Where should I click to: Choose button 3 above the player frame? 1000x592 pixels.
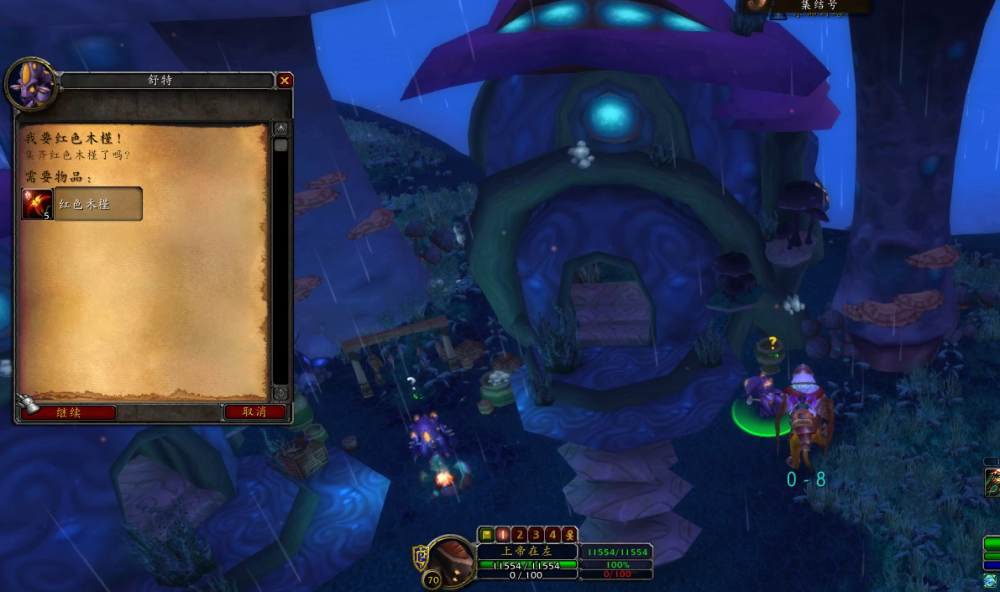point(536,534)
